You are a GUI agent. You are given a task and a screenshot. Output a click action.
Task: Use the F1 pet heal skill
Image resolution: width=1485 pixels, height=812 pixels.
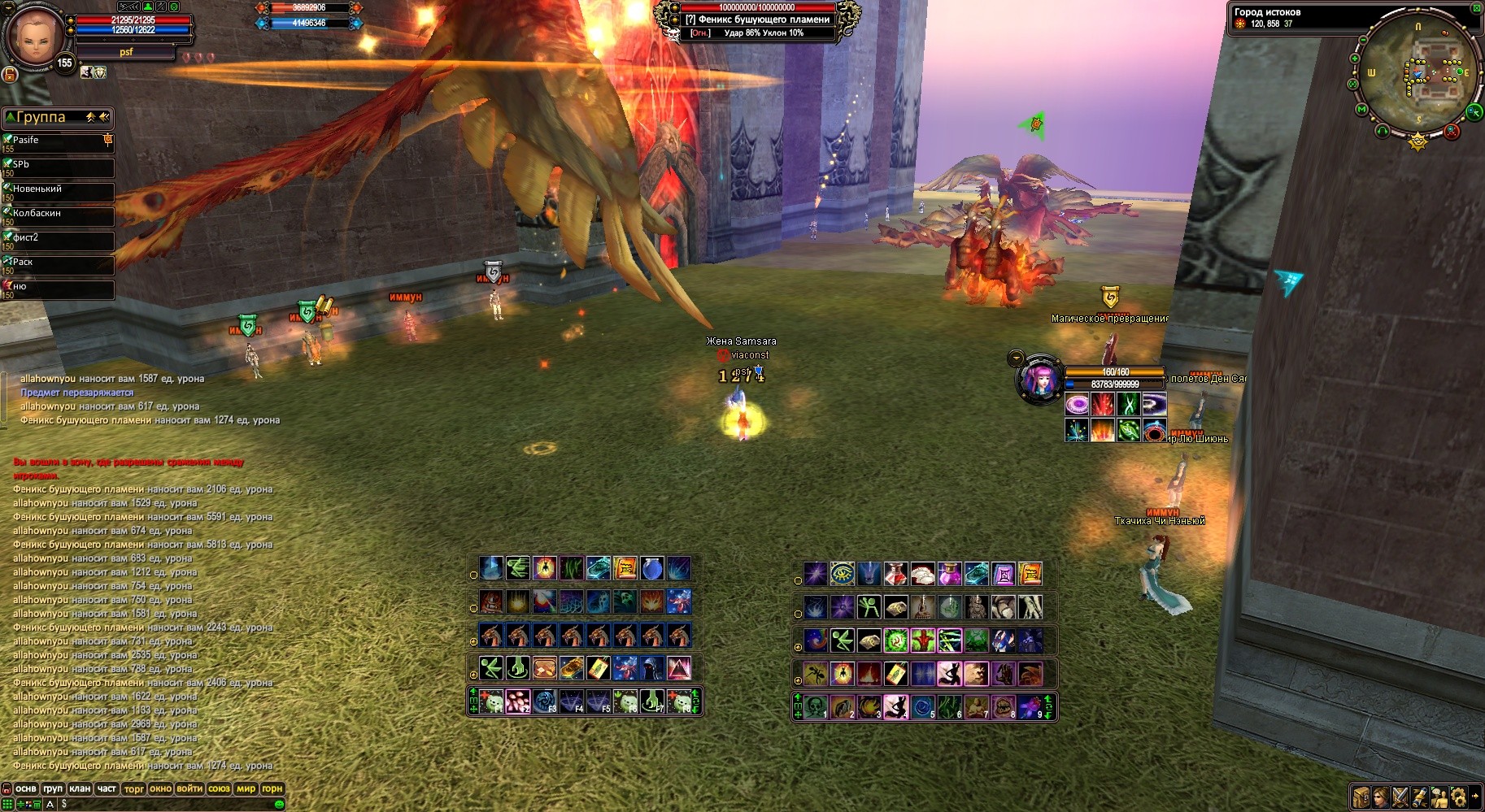490,701
